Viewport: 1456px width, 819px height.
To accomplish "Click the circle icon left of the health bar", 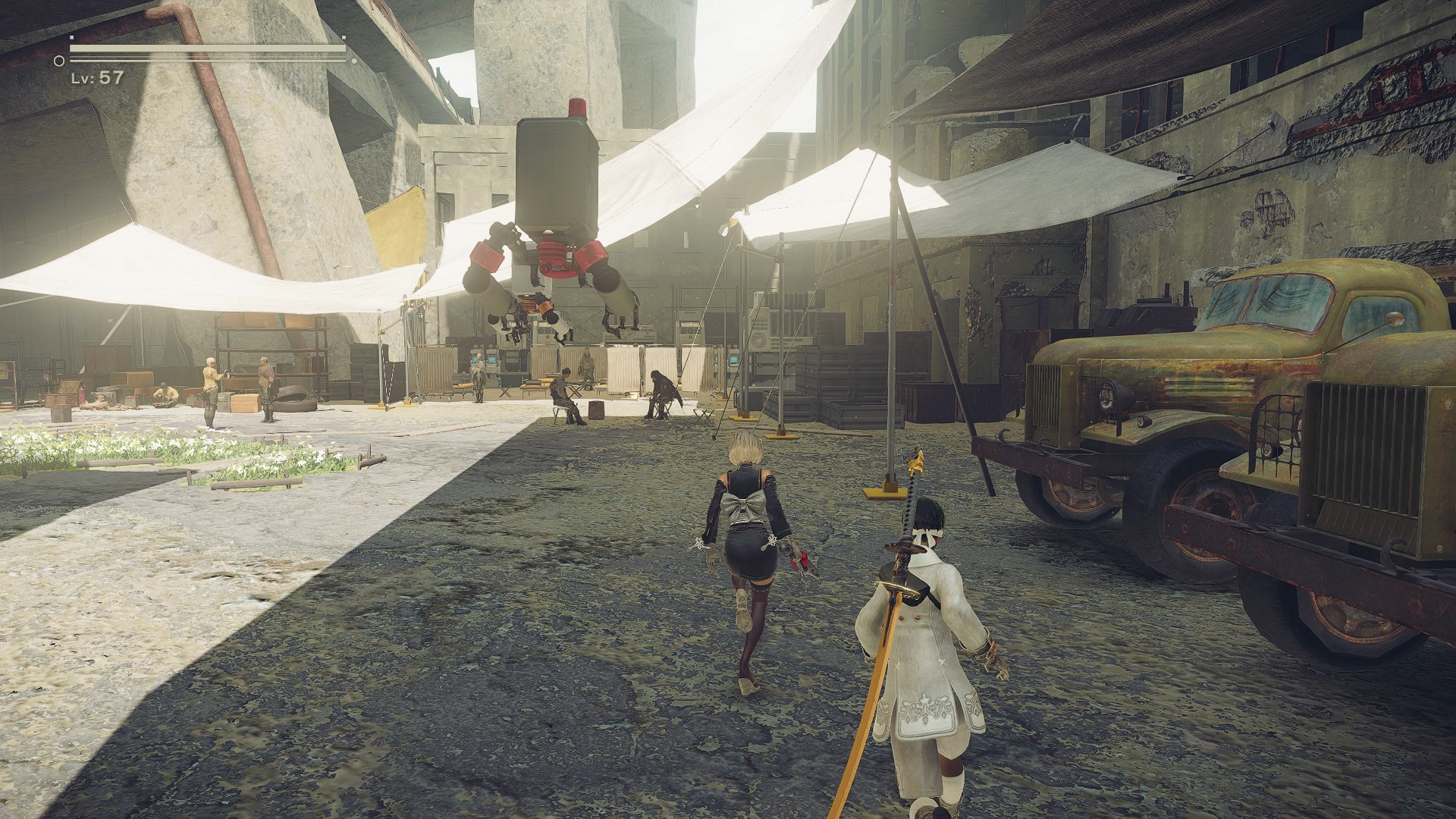I will tap(58, 61).
